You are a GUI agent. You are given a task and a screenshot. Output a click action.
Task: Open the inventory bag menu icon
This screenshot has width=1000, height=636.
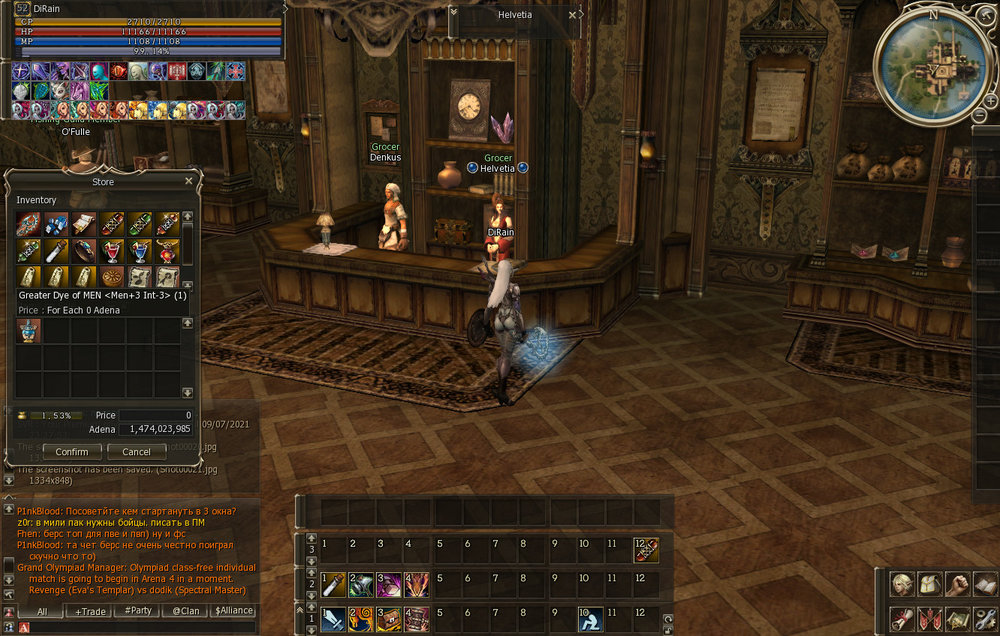pos(930,584)
